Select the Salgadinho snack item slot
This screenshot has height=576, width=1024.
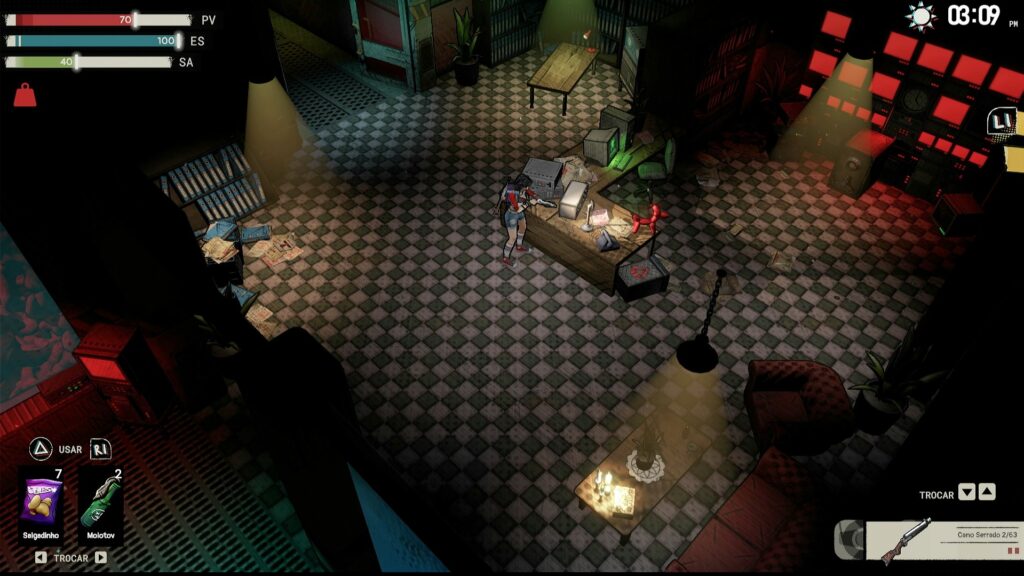[x=41, y=501]
